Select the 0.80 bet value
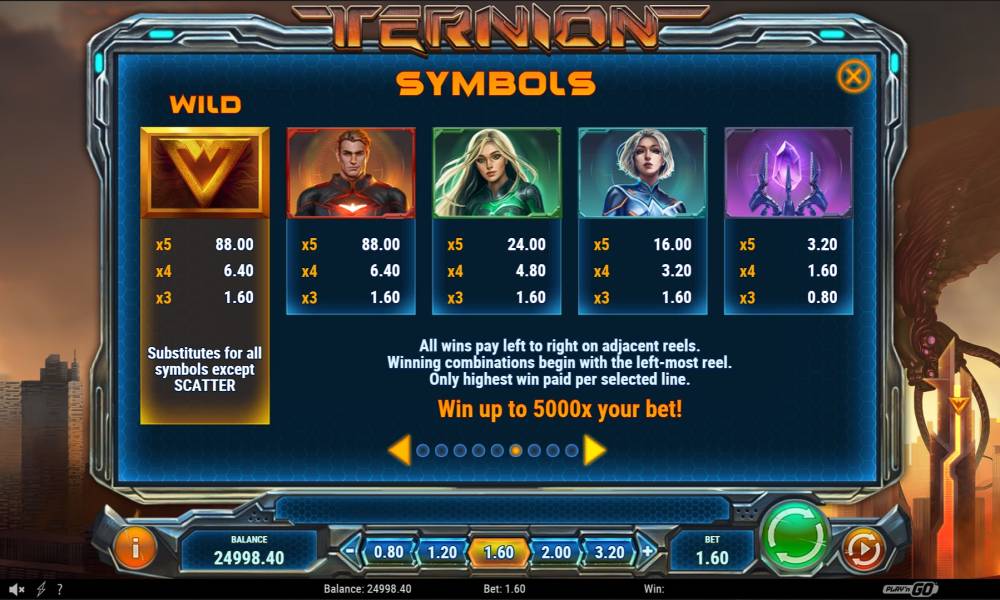Viewport: 1000px width, 600px height. tap(388, 552)
